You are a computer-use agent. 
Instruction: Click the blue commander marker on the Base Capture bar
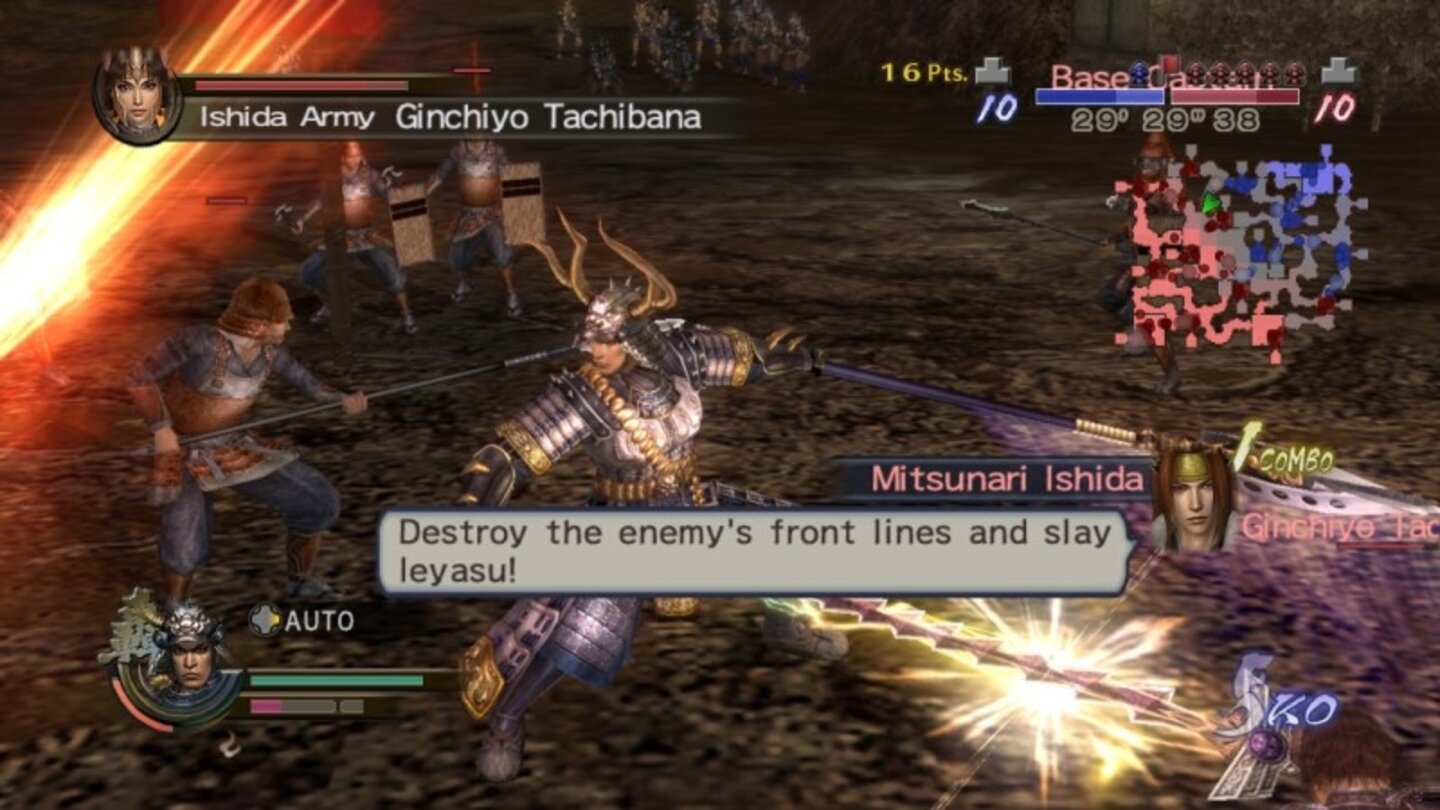click(x=1140, y=72)
